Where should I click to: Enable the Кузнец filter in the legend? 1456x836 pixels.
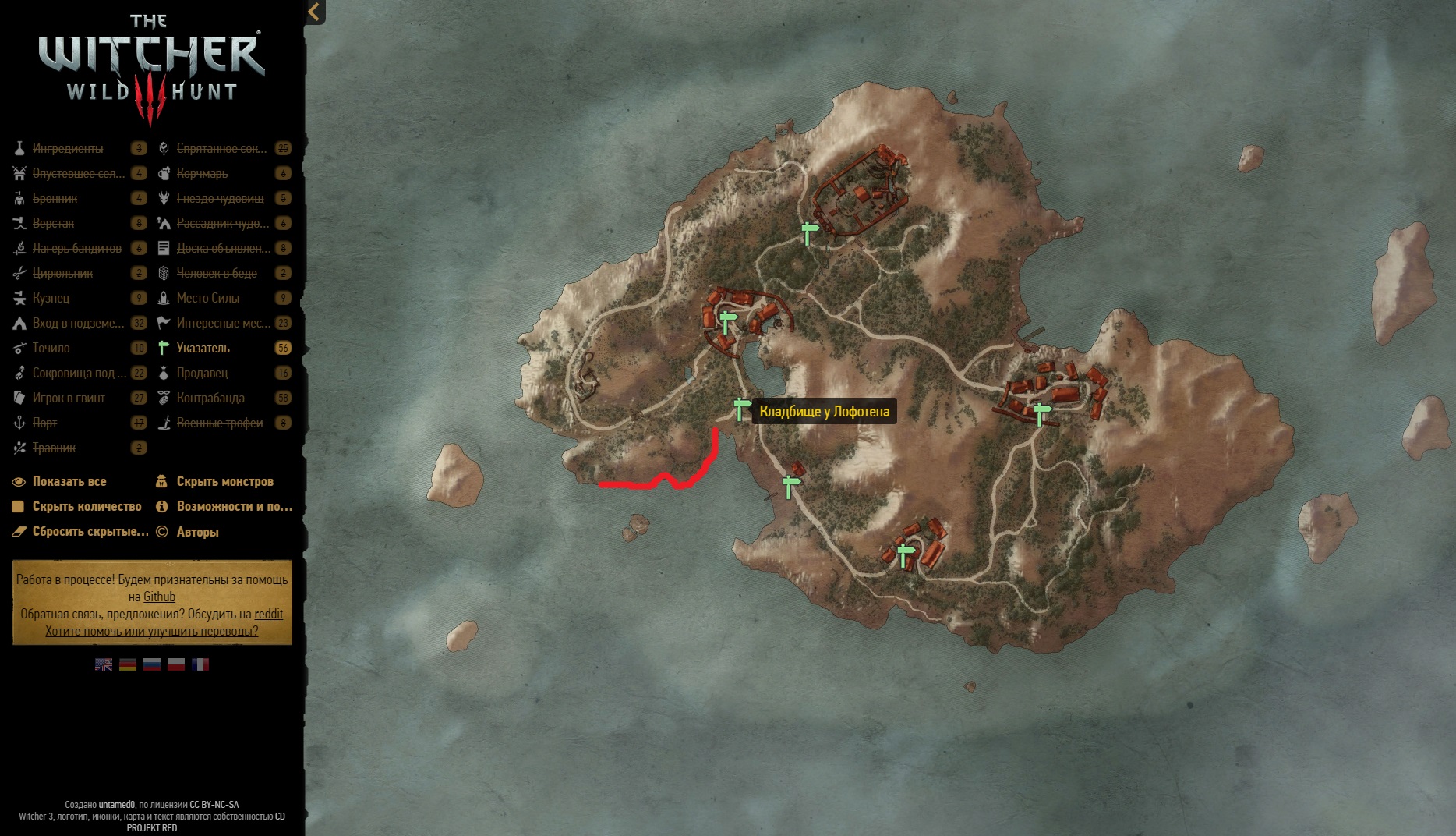(x=51, y=298)
